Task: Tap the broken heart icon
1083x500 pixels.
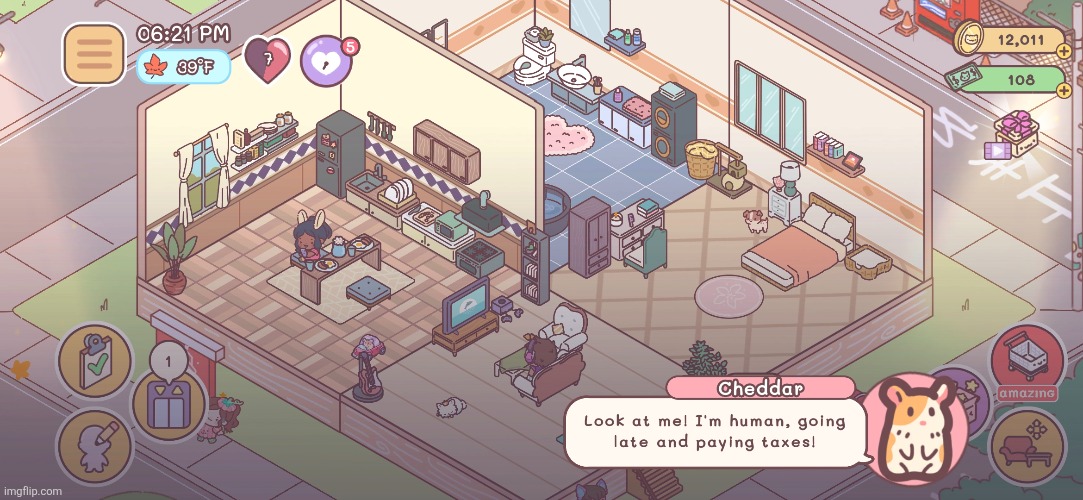Action: [268, 61]
